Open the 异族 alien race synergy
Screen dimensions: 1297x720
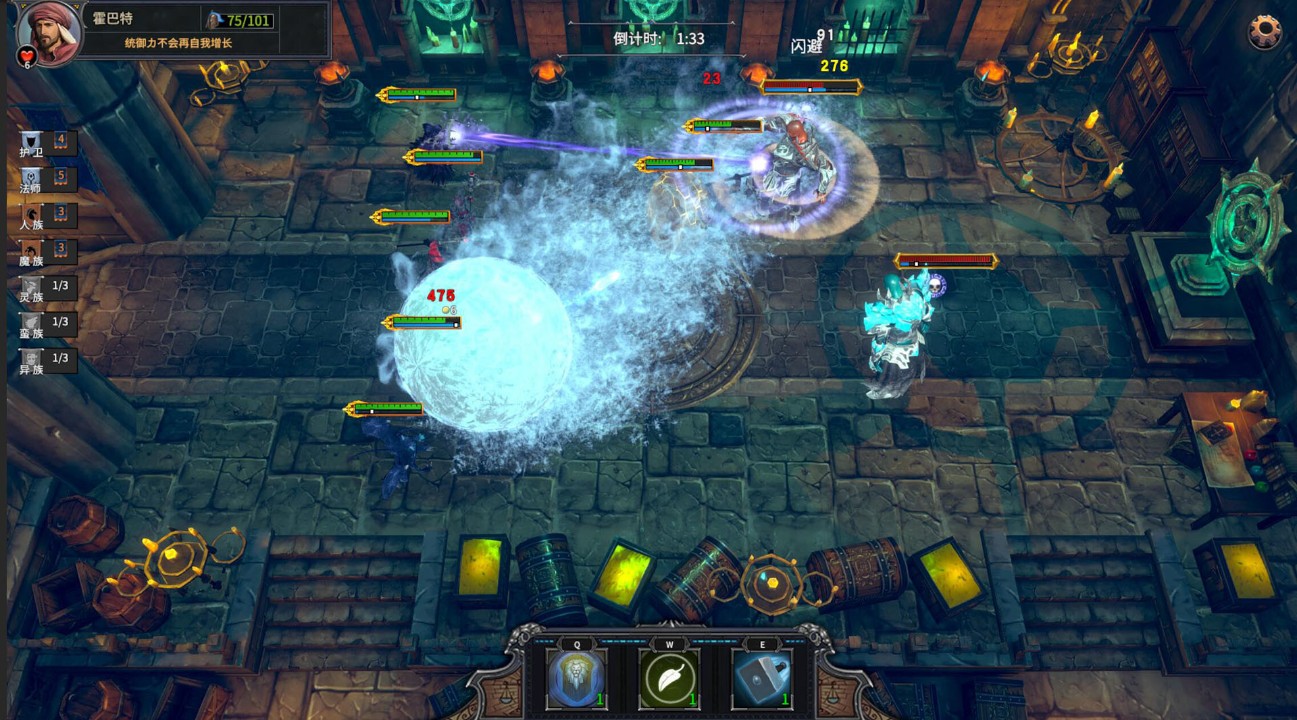(x=33, y=361)
